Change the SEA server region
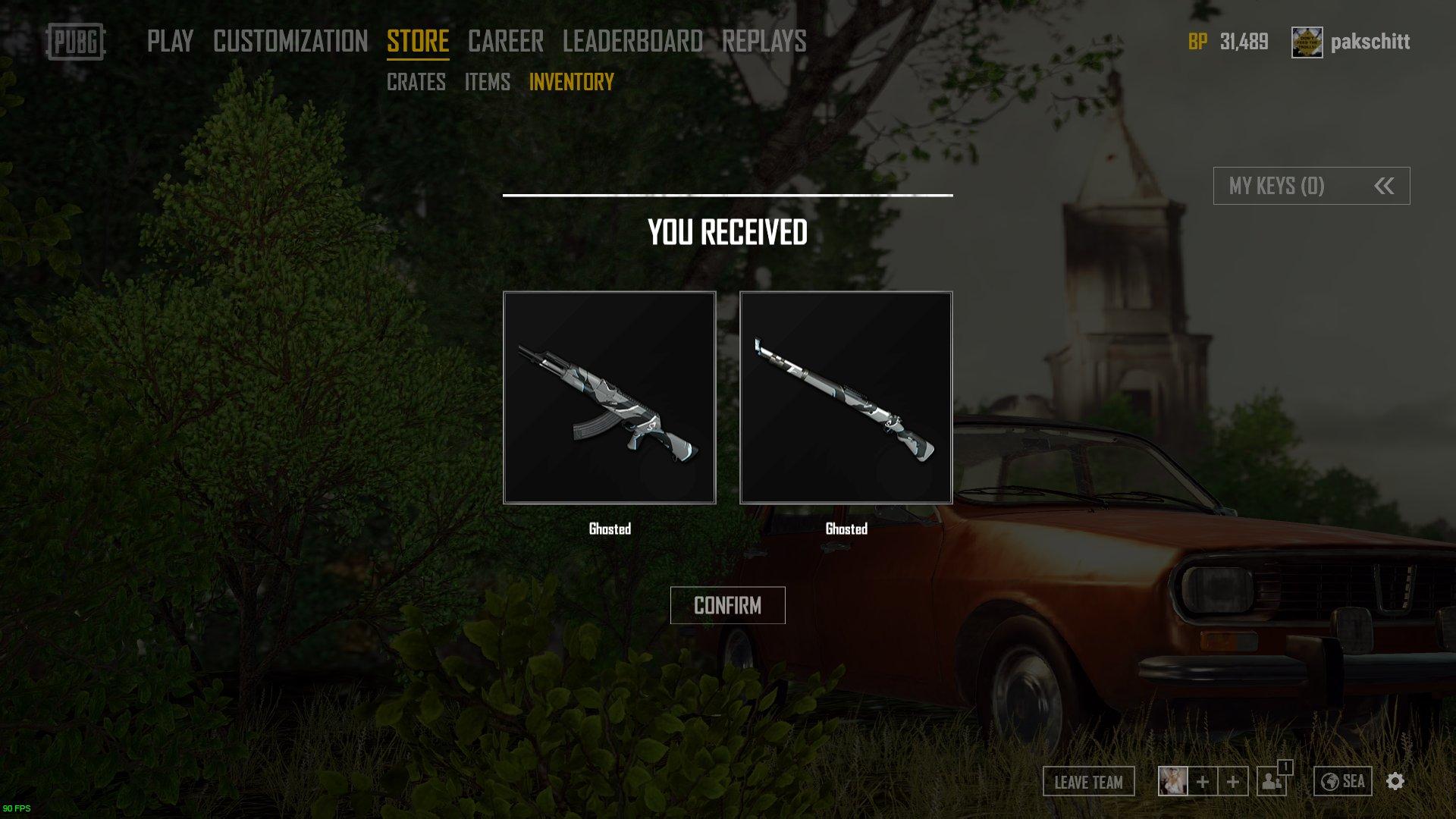Image resolution: width=1456 pixels, height=819 pixels. click(x=1342, y=781)
